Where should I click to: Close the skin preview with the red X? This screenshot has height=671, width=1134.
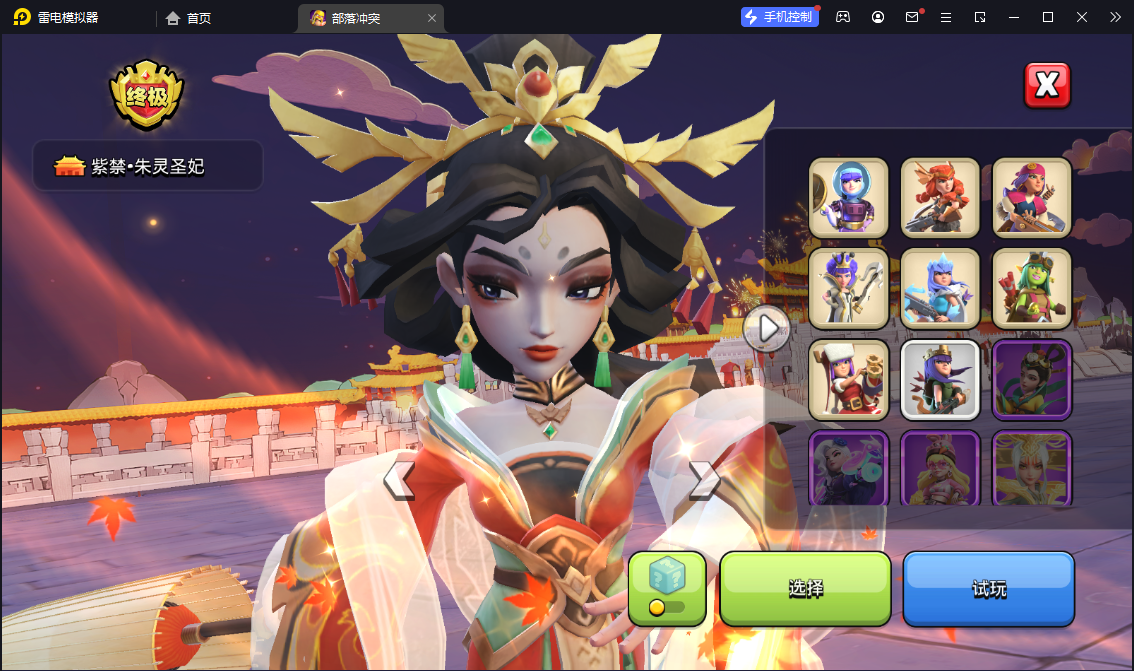coord(1047,85)
